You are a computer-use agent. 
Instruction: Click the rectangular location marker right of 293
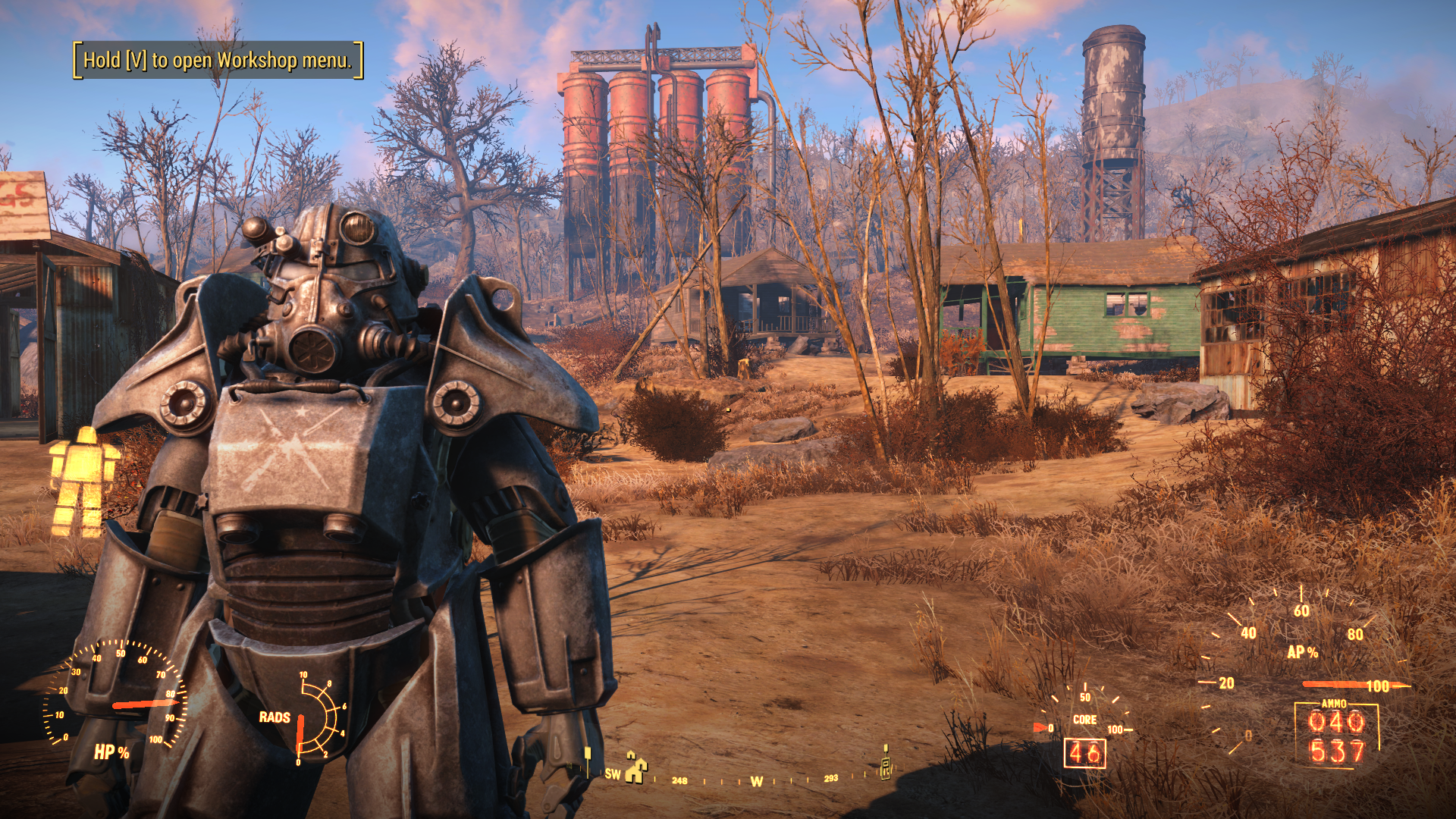point(885,764)
